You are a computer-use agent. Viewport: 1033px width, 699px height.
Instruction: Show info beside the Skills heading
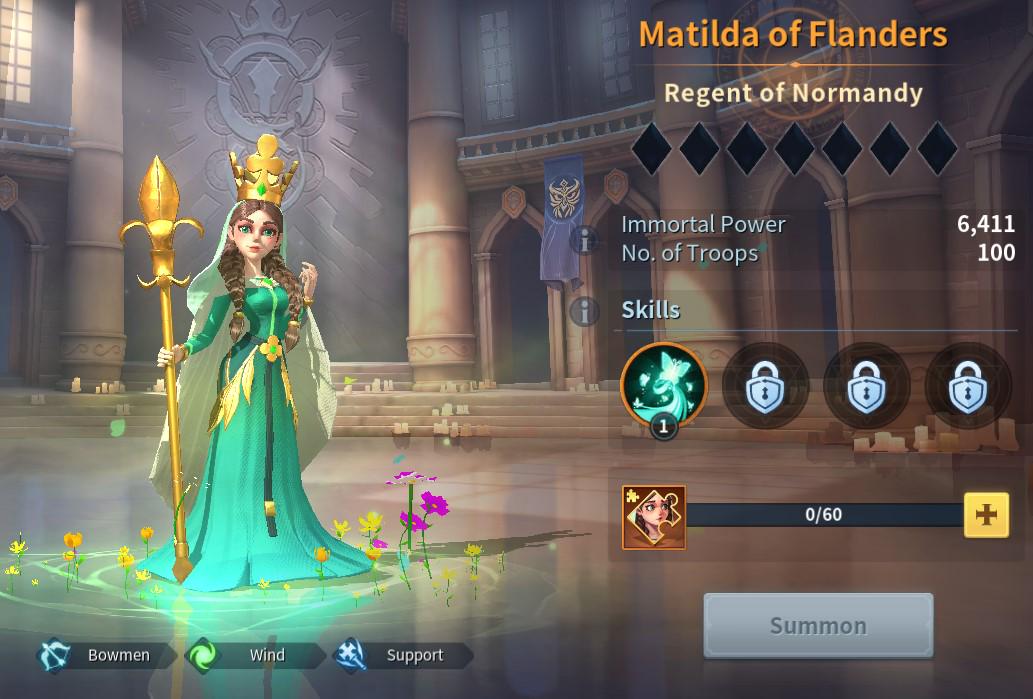584,311
